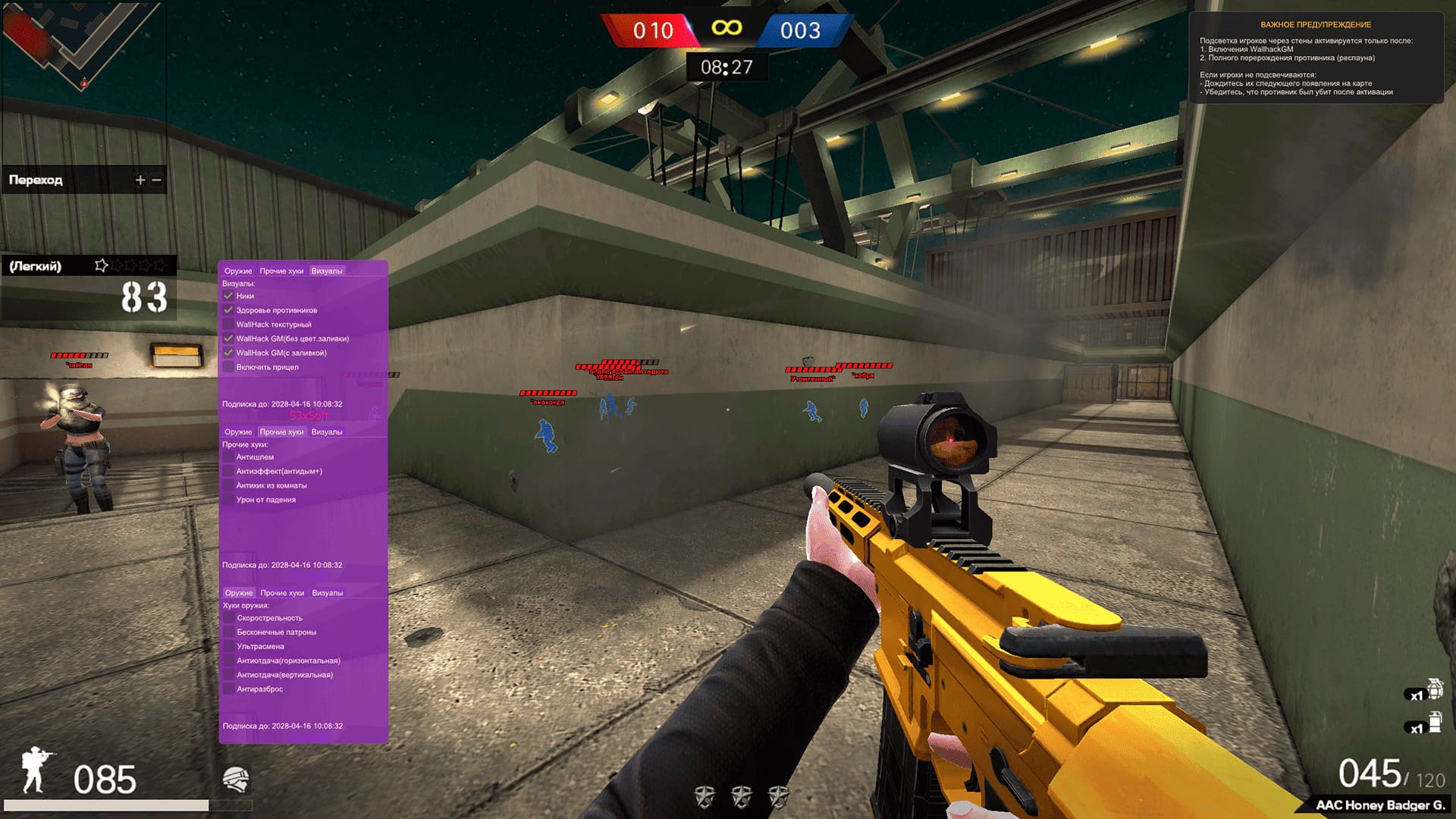Toggle the Ники checkbox
Image resolution: width=1456 pixels, height=819 pixels.
tap(228, 296)
